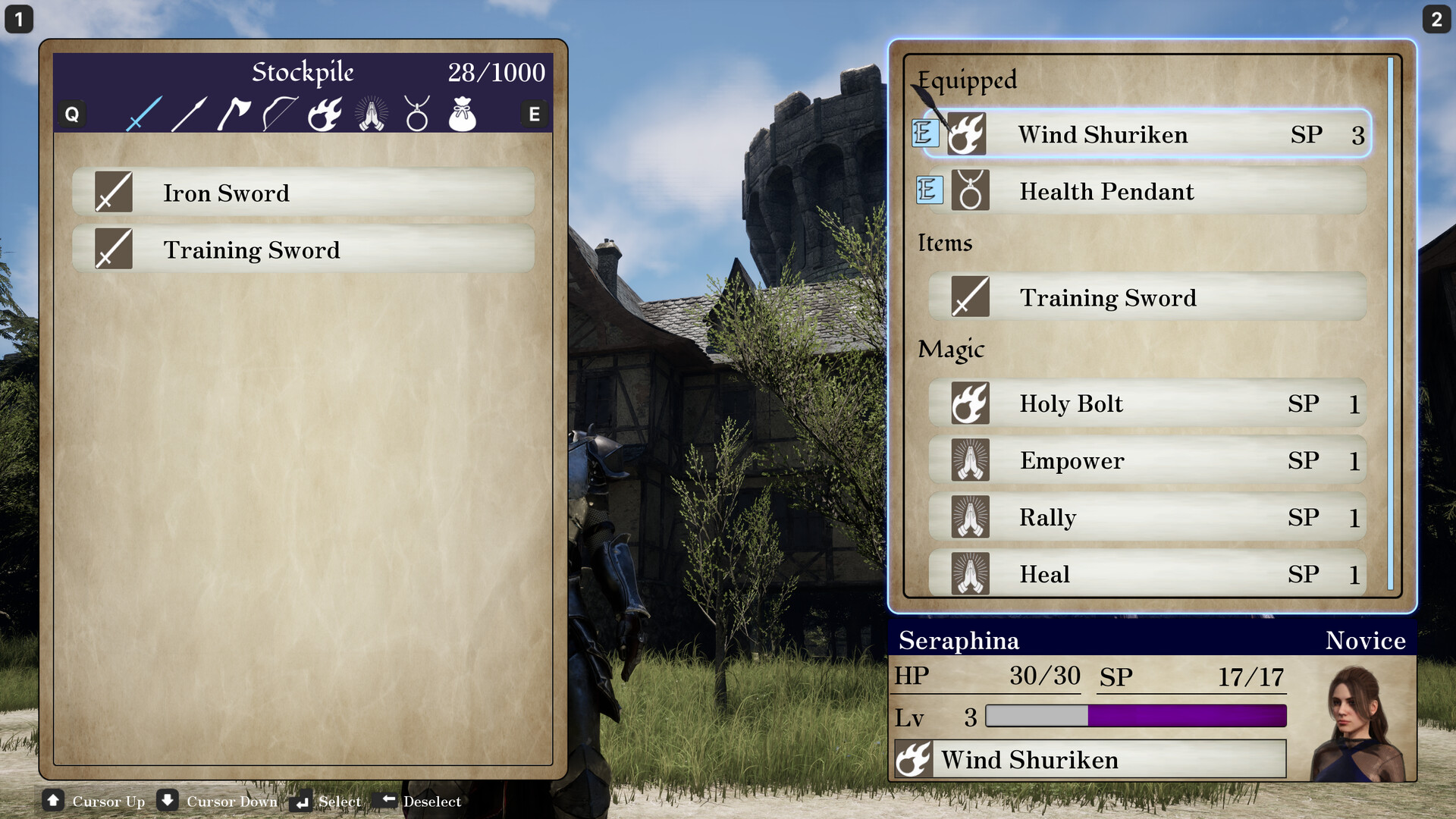Select the pendant accessory category icon
The width and height of the screenshot is (1456, 819).
[417, 115]
